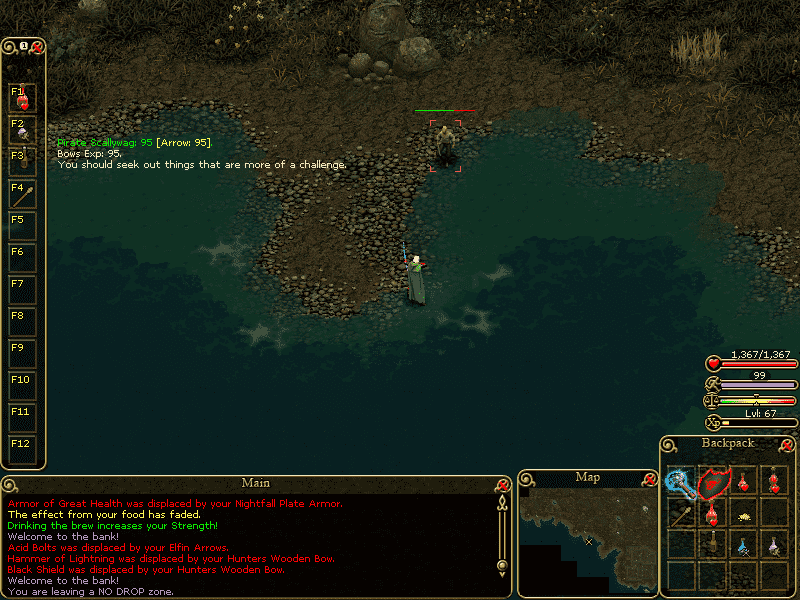Select the gold coin pile in backpack
This screenshot has height=600, width=800.
pos(743,516)
